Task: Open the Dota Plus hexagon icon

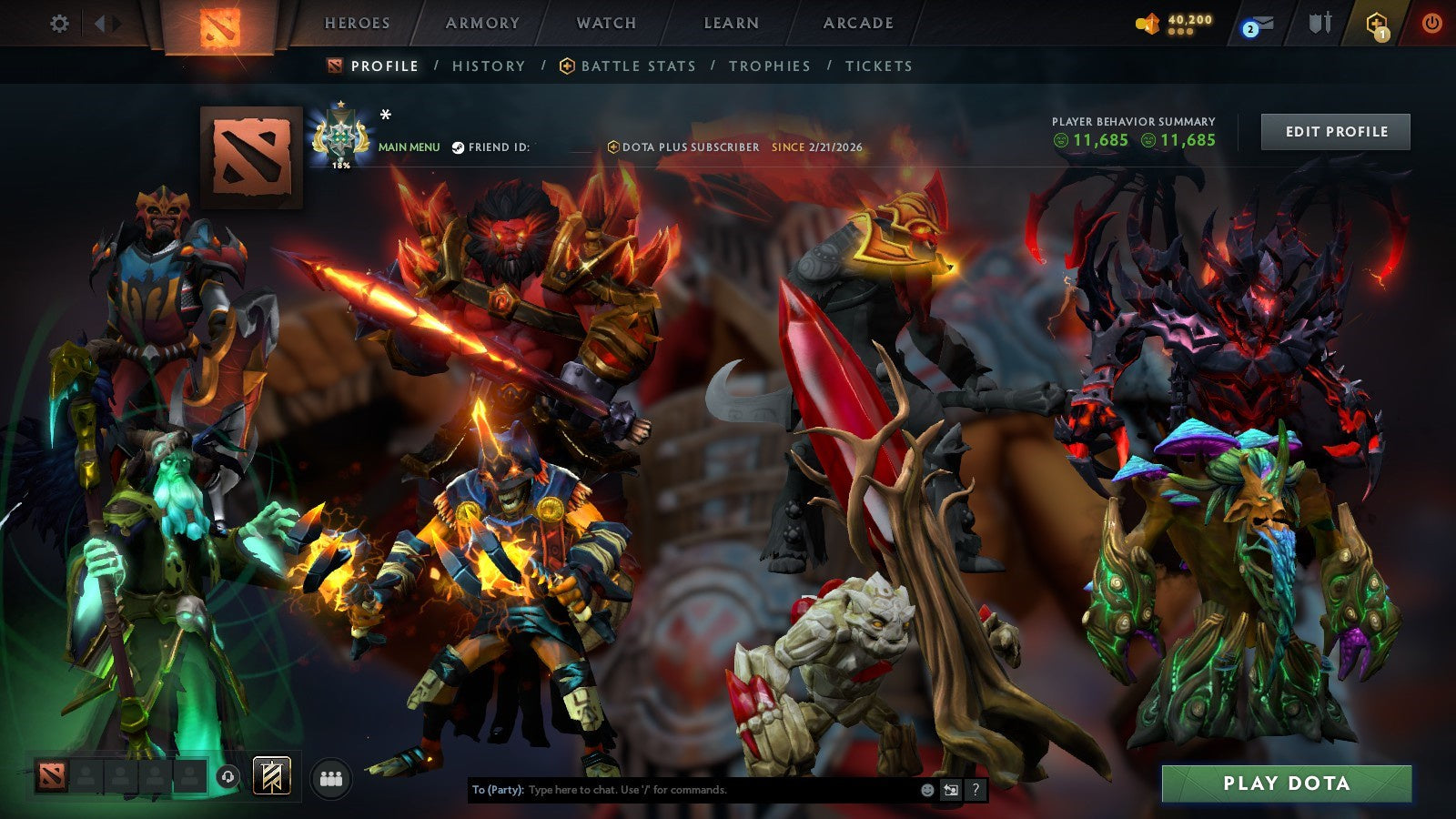Action: [1374, 23]
